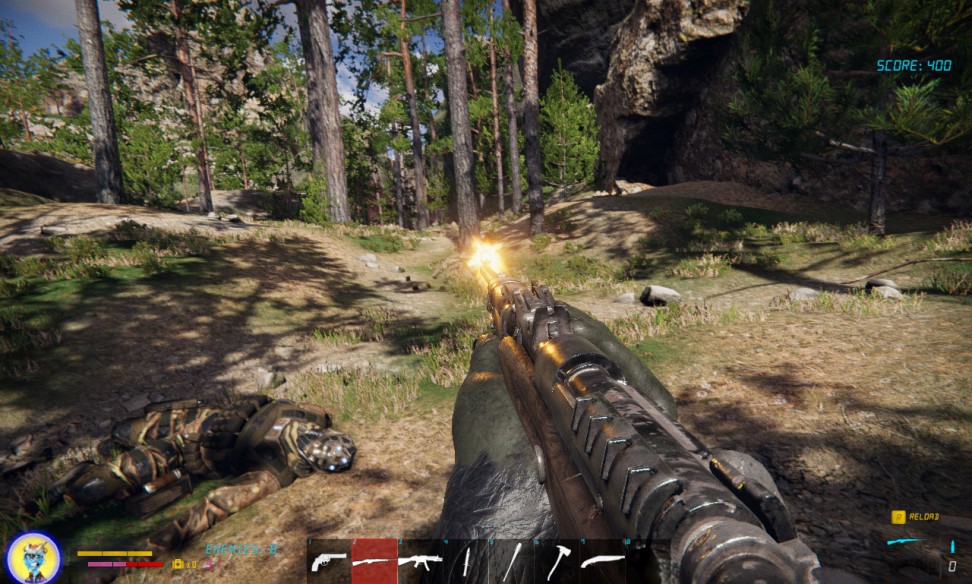
Task: Select the highlighted red rifle slot
Action: (x=374, y=561)
